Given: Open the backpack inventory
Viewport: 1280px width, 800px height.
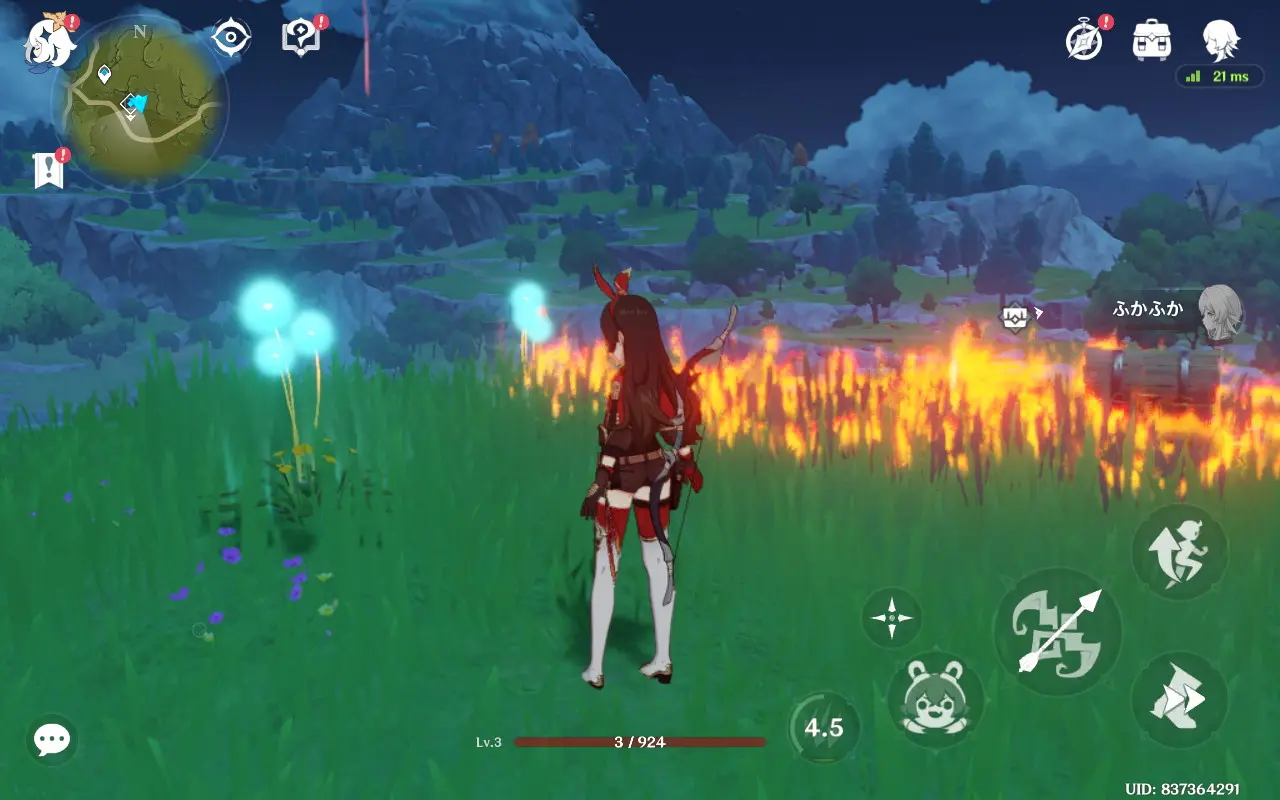Looking at the screenshot, I should [1152, 41].
